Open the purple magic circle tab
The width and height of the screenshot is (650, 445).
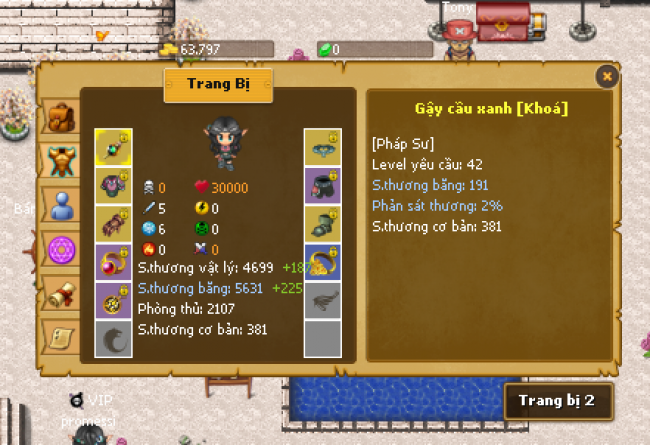(61, 248)
